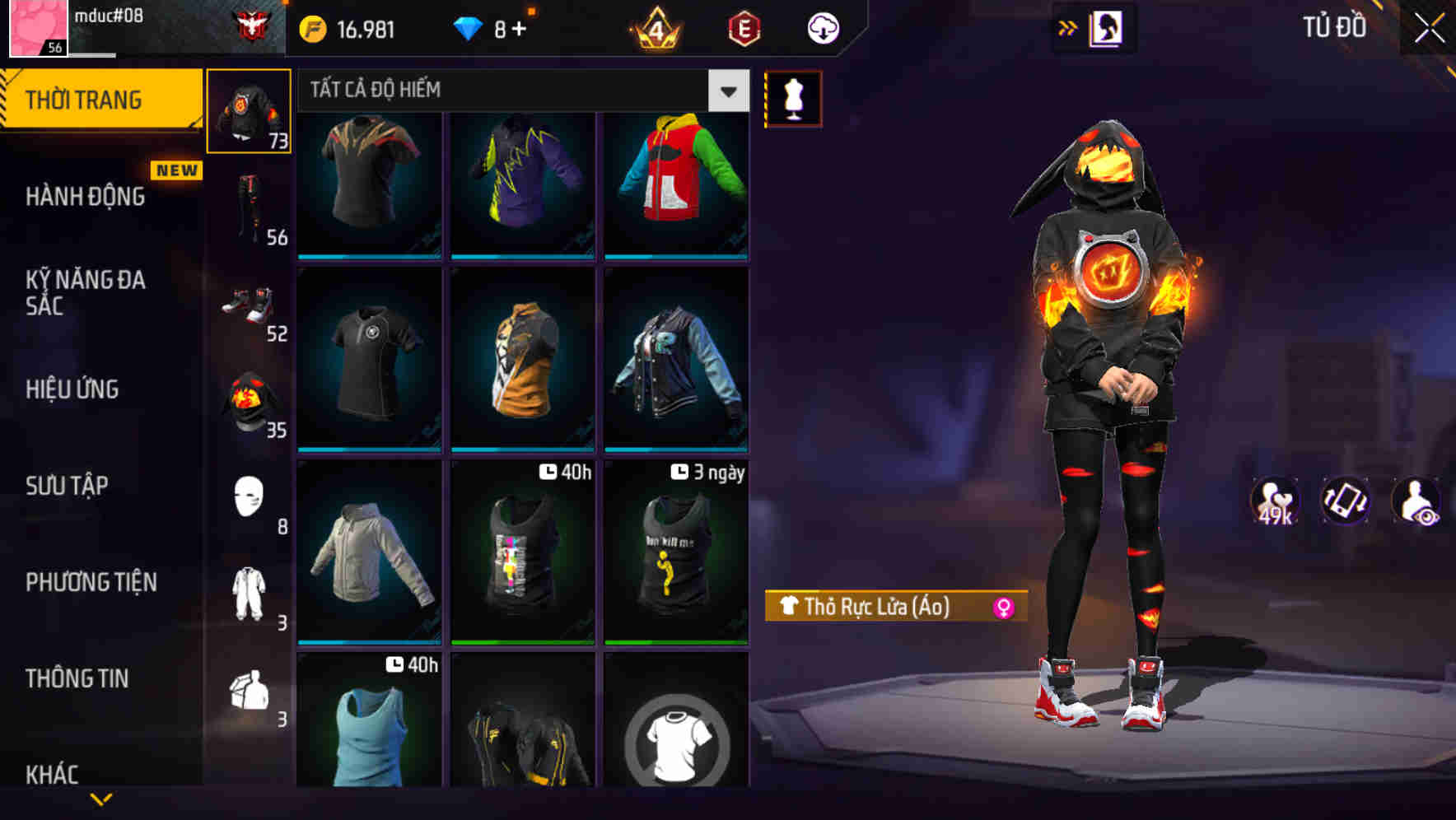The width and height of the screenshot is (1456, 820).
Task: Collapse the panel using the double arrow chevron
Action: pos(1068,27)
